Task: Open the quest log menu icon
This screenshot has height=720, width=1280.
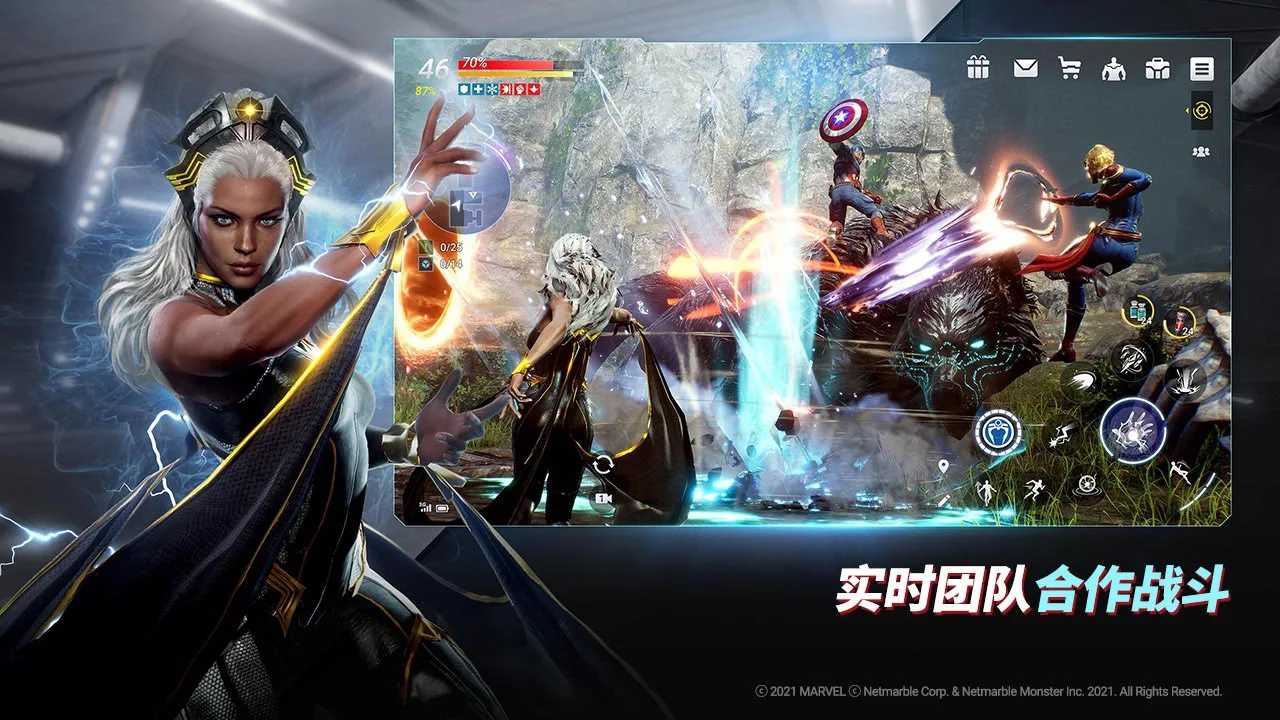Action: click(1200, 68)
